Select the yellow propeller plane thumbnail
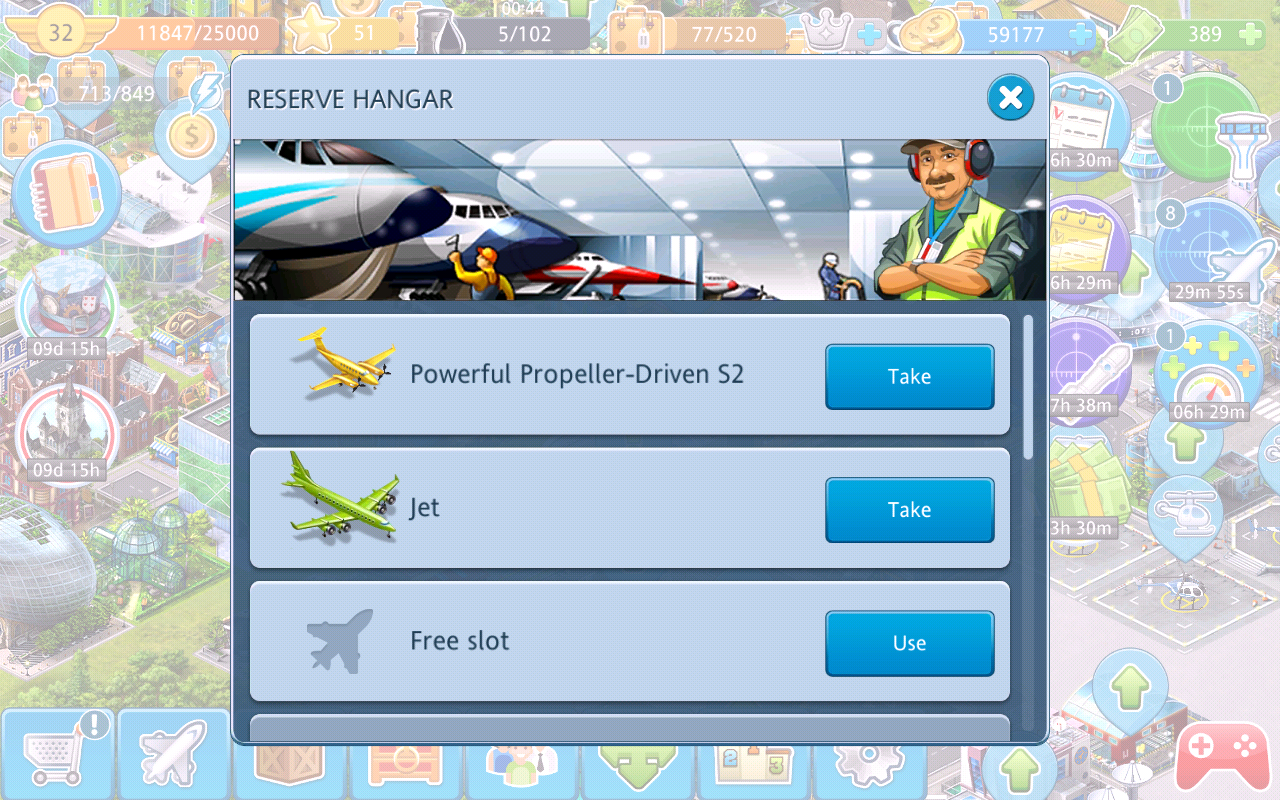The image size is (1280, 800). [345, 362]
